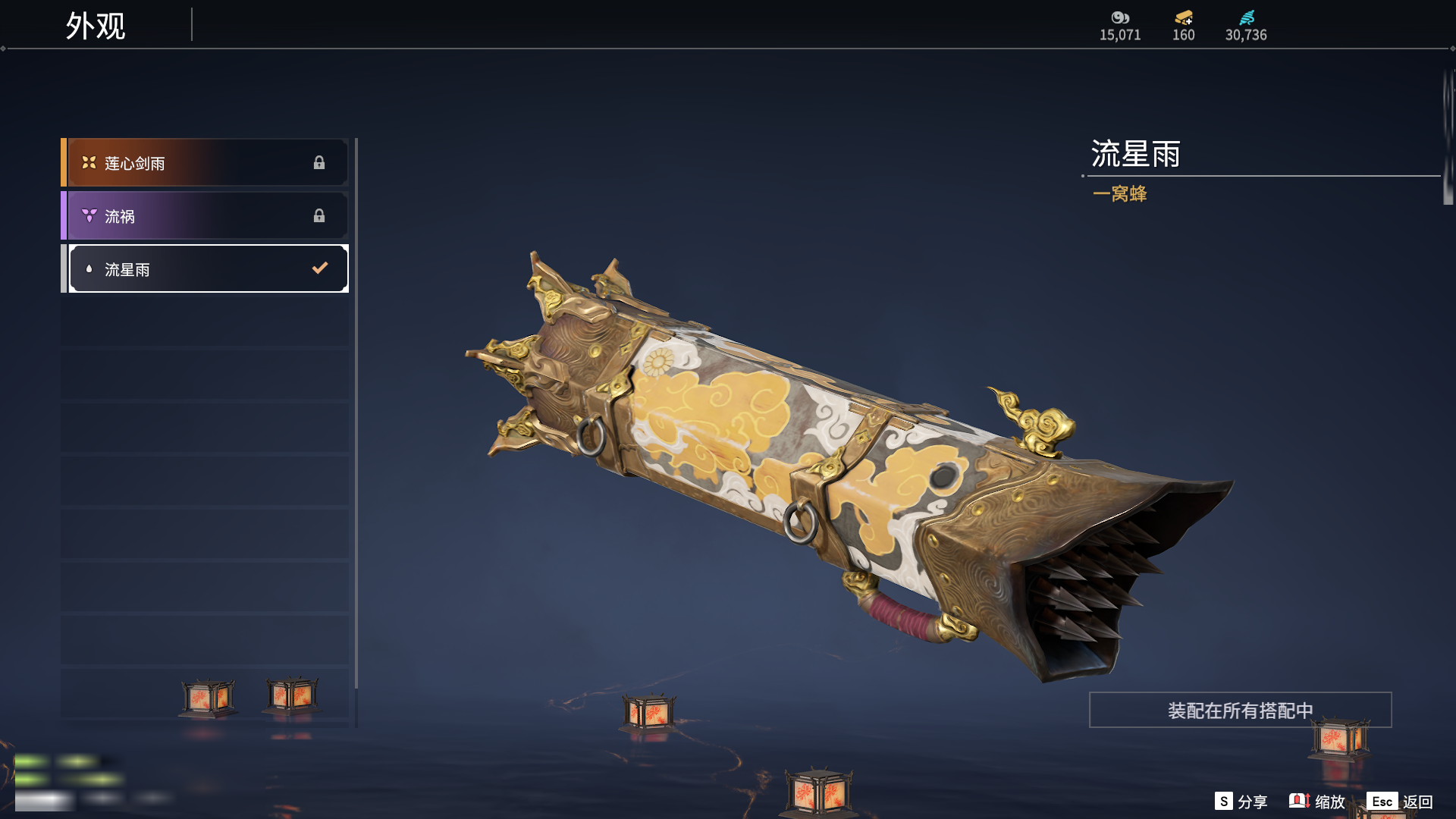Select the locked 莲心剑雨 skin entry
Image resolution: width=1456 pixels, height=819 pixels.
pos(205,163)
